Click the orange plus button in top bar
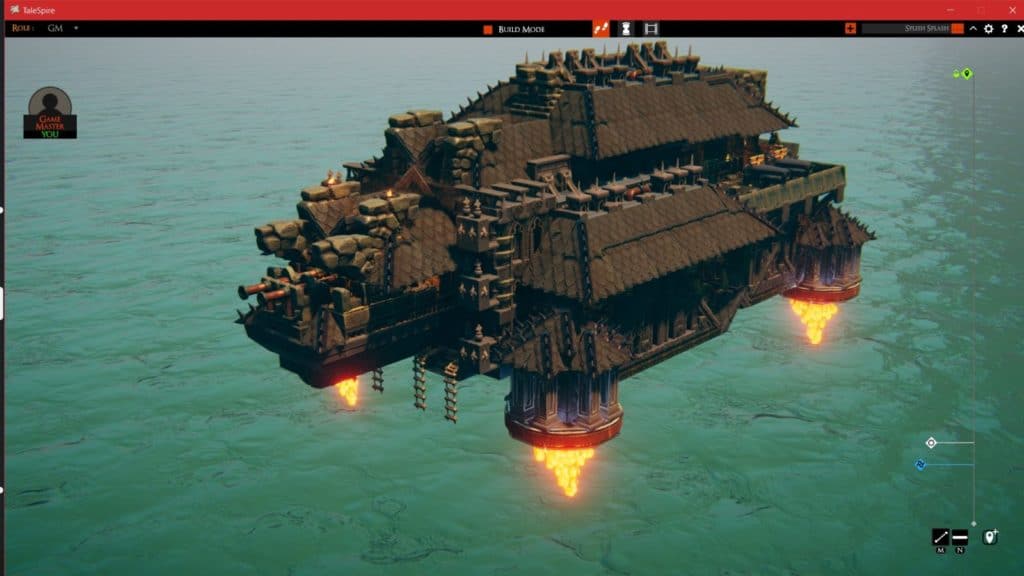 [850, 28]
